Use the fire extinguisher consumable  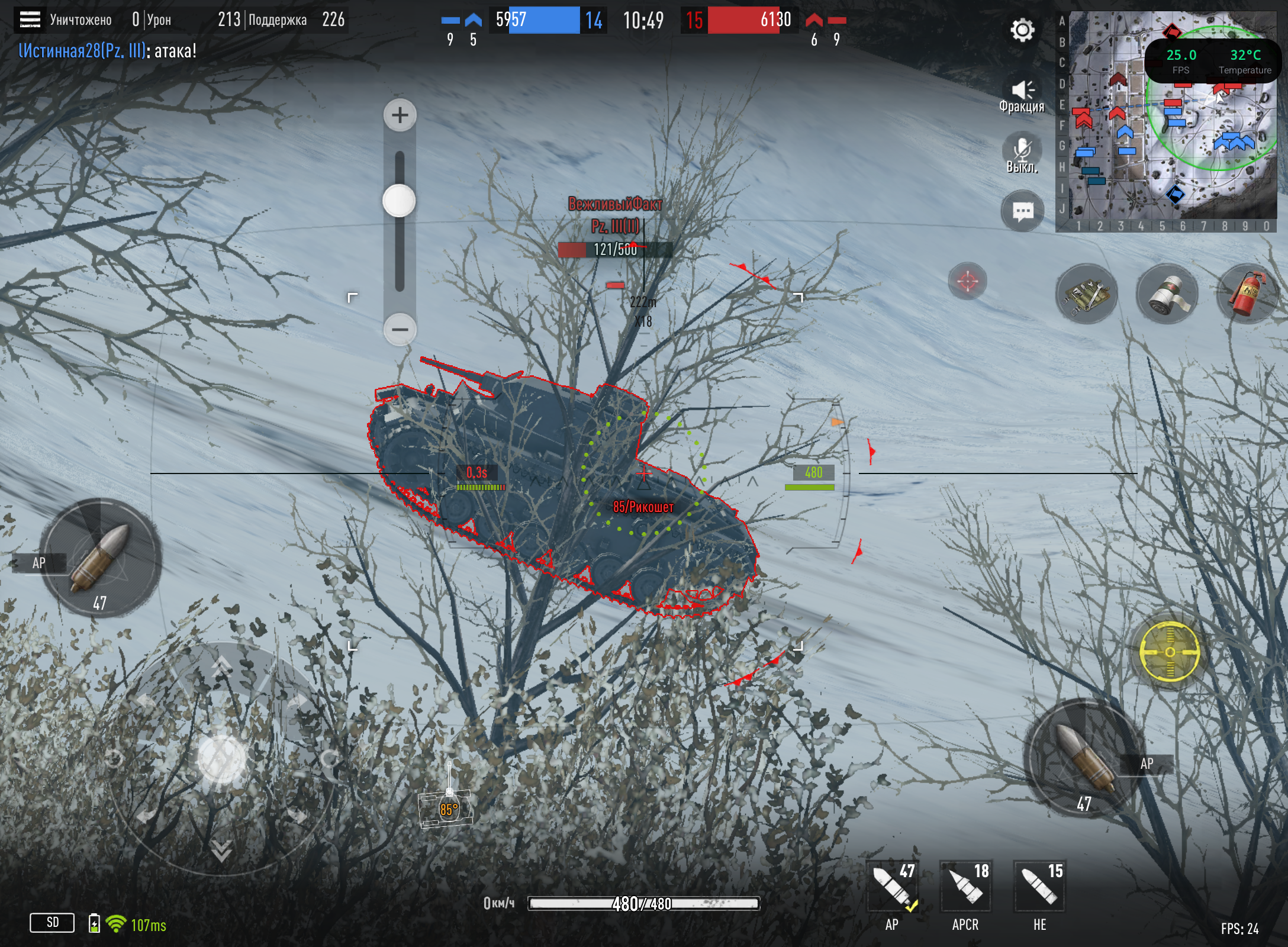pyautogui.click(x=1247, y=294)
